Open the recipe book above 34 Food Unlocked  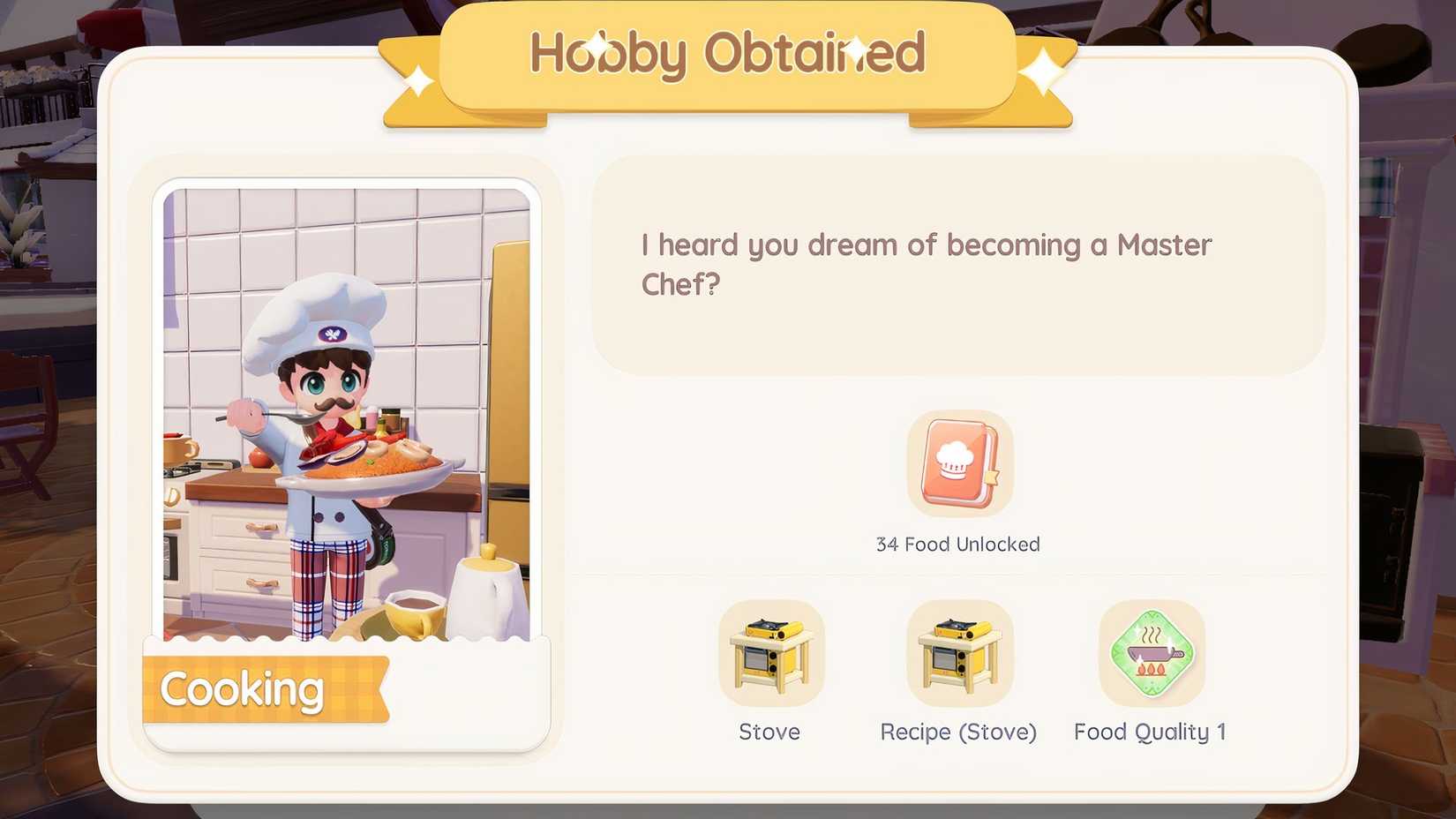[x=960, y=463]
